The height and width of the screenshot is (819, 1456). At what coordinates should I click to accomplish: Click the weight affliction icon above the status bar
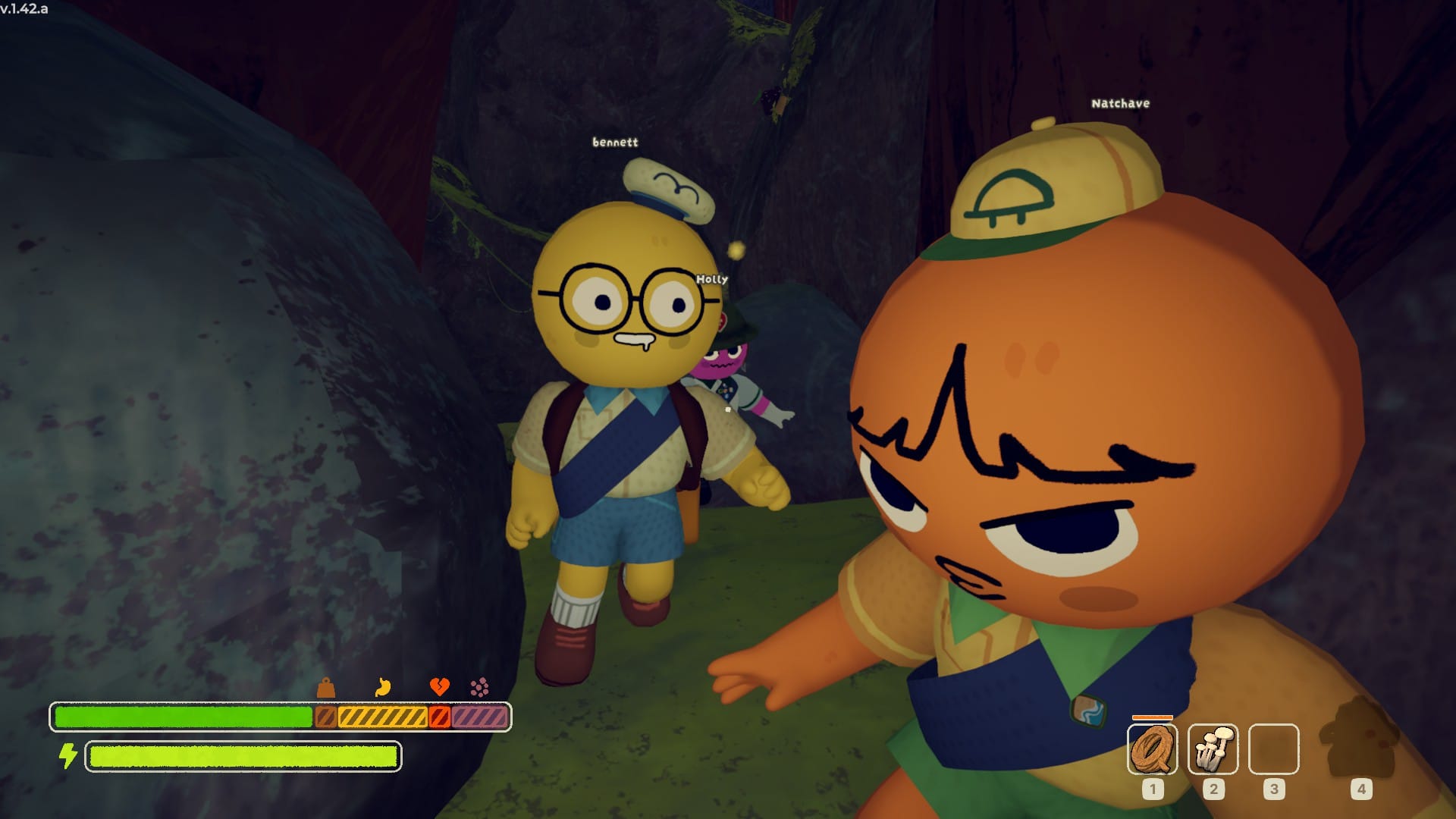325,686
